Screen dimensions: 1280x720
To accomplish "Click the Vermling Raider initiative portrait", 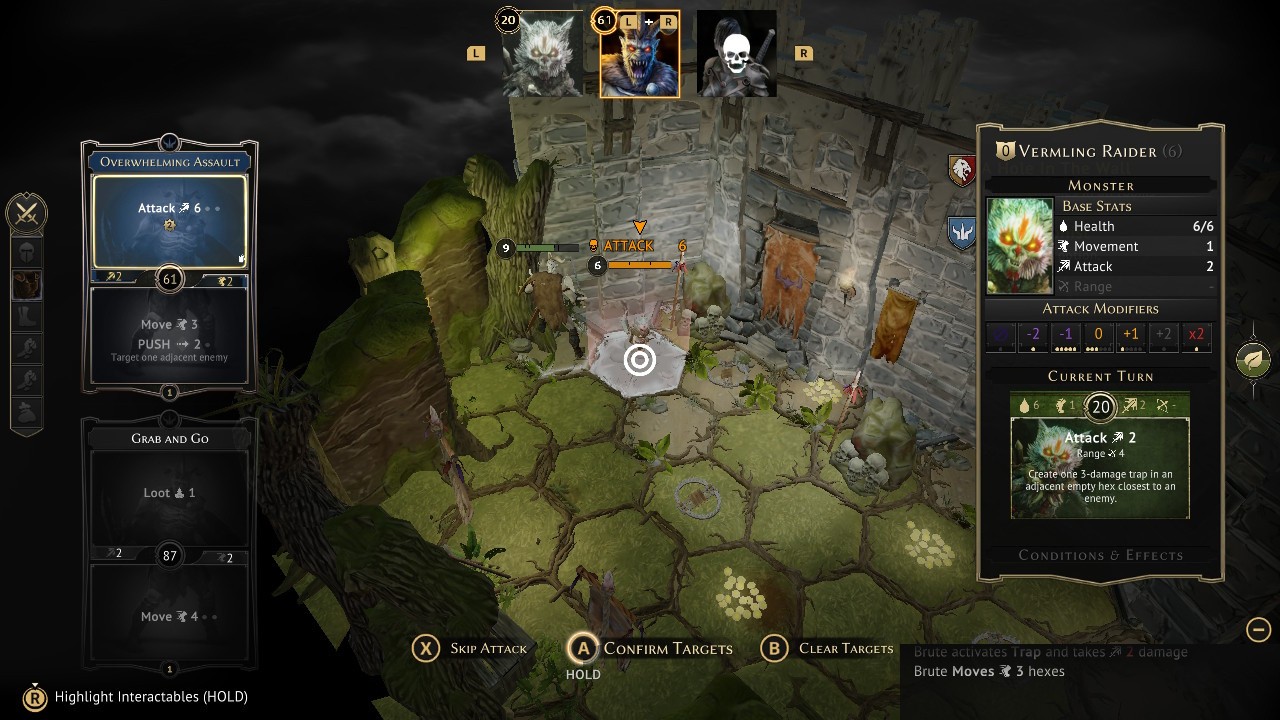I will 541,56.
